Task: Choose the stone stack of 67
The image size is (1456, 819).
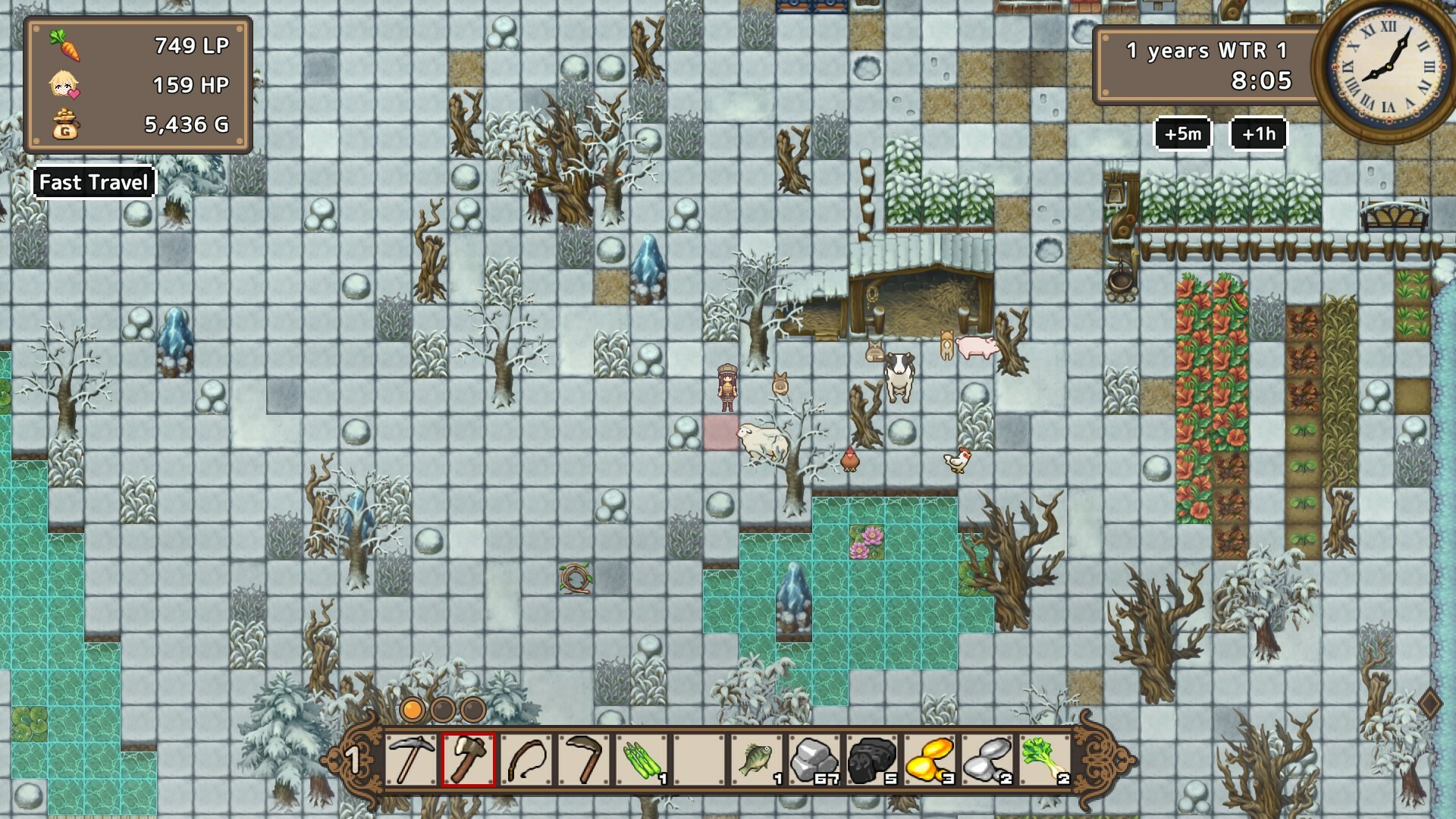Action: pyautogui.click(x=814, y=760)
